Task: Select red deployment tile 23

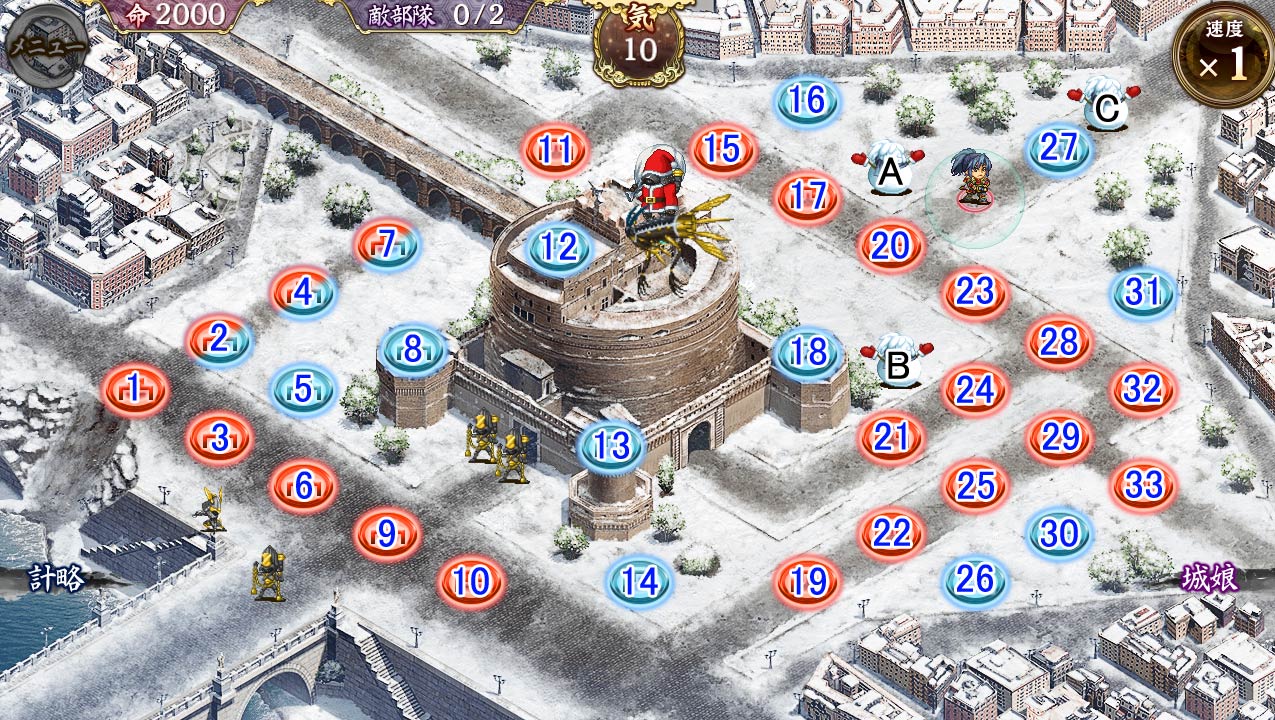Action: point(975,292)
